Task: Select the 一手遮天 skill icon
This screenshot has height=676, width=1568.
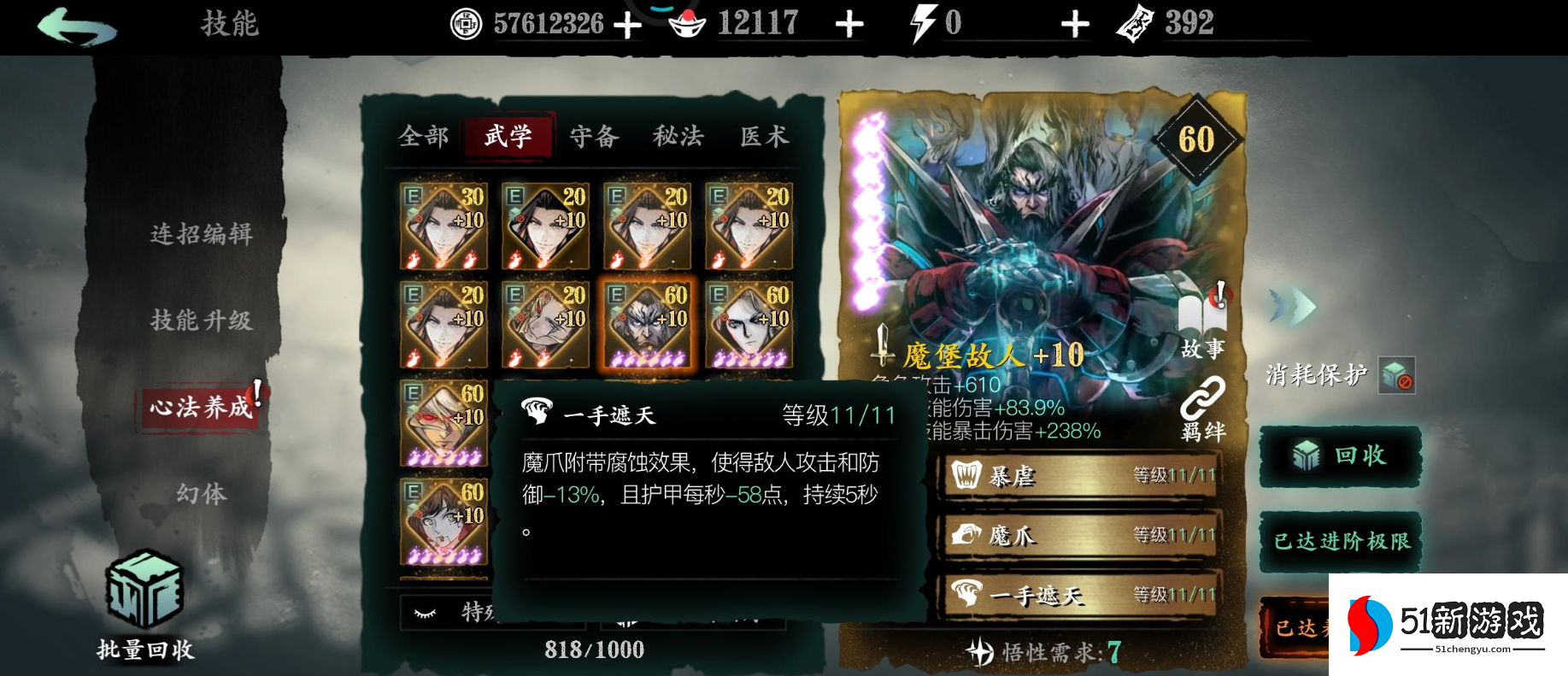Action: coord(968,596)
